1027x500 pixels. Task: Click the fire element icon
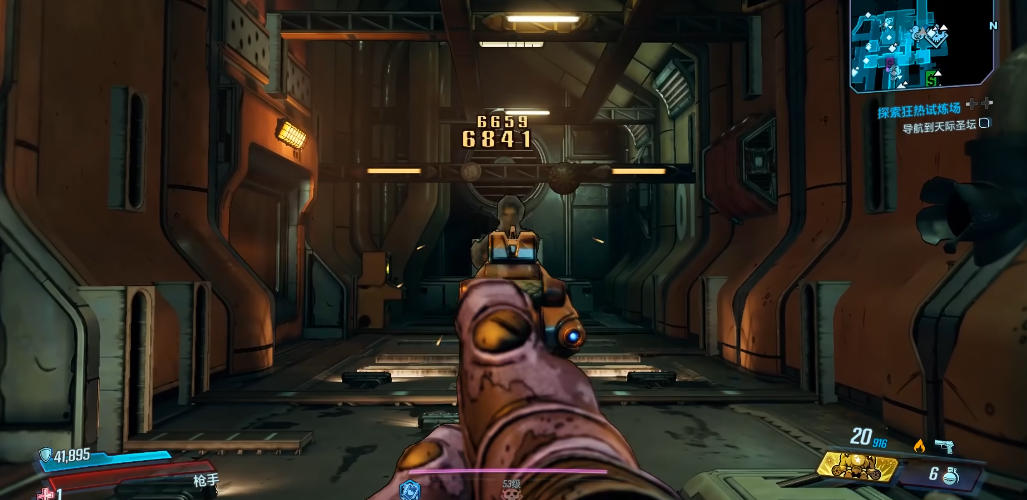coord(919,445)
